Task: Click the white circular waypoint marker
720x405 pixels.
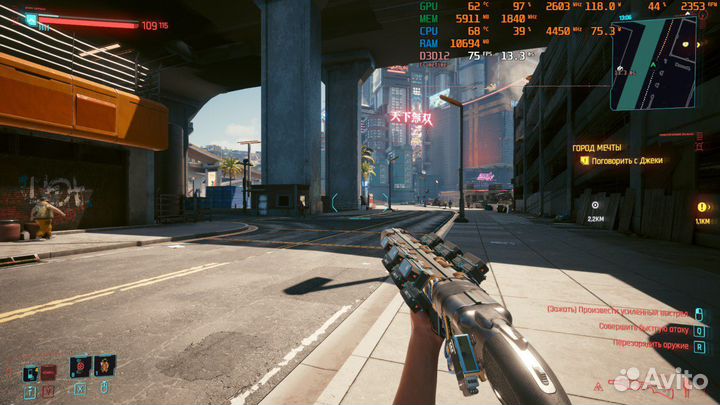Action: click(596, 205)
